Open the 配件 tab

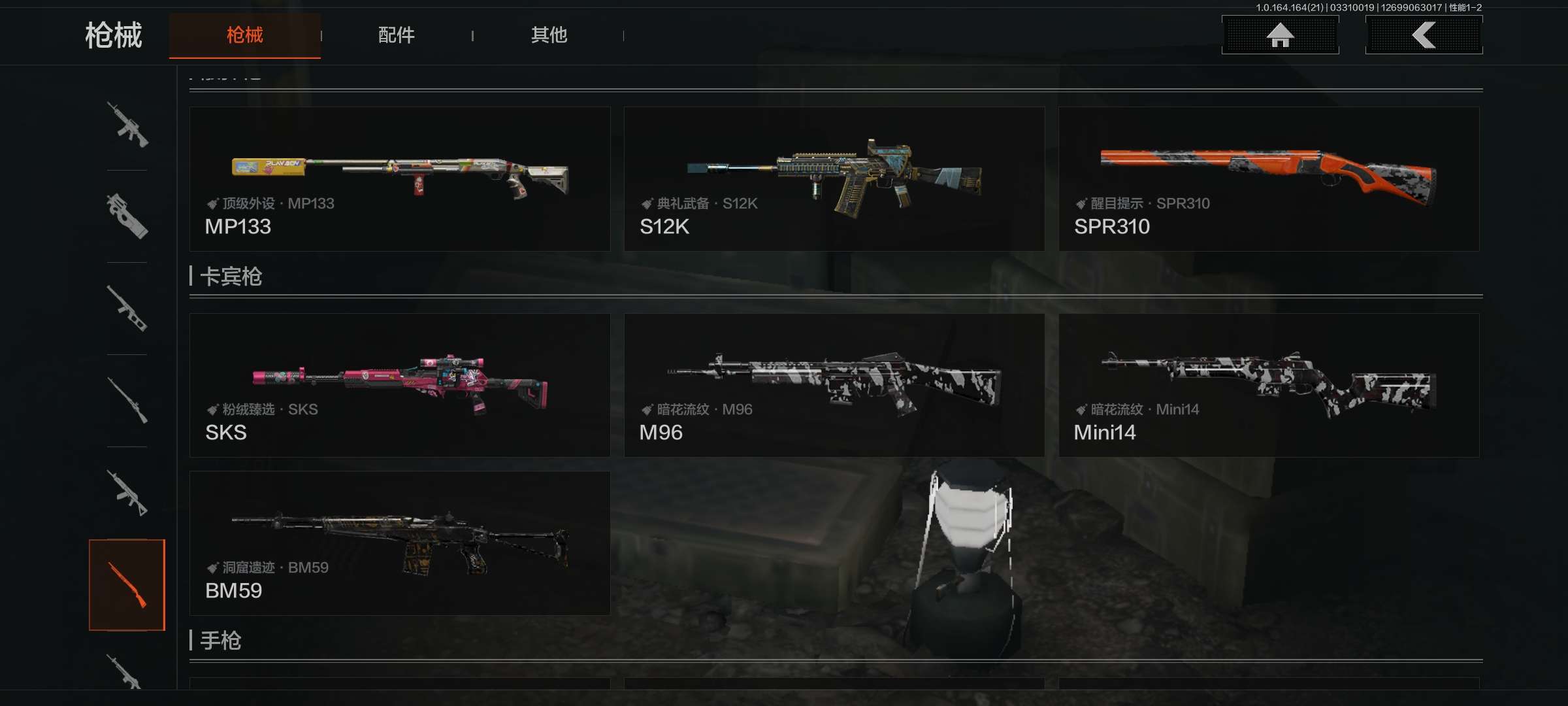[x=396, y=35]
